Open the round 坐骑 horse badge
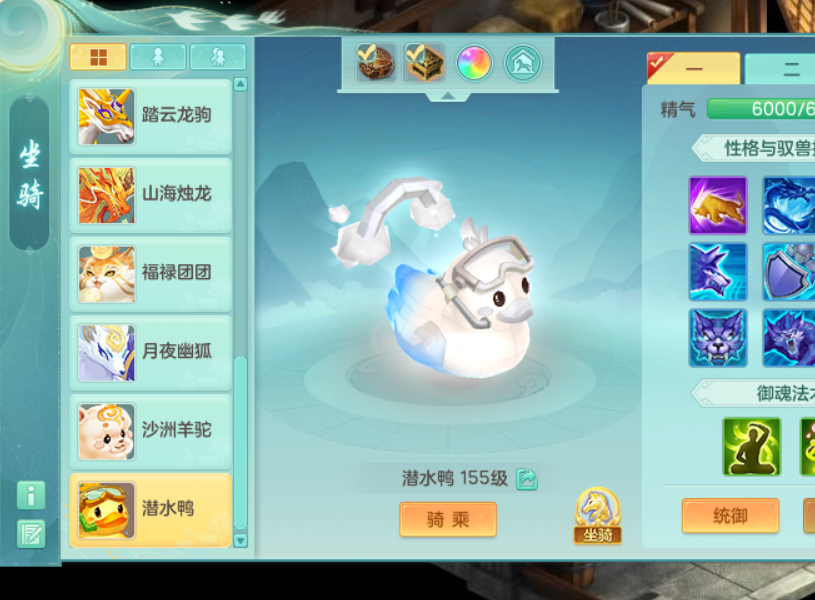 [598, 515]
